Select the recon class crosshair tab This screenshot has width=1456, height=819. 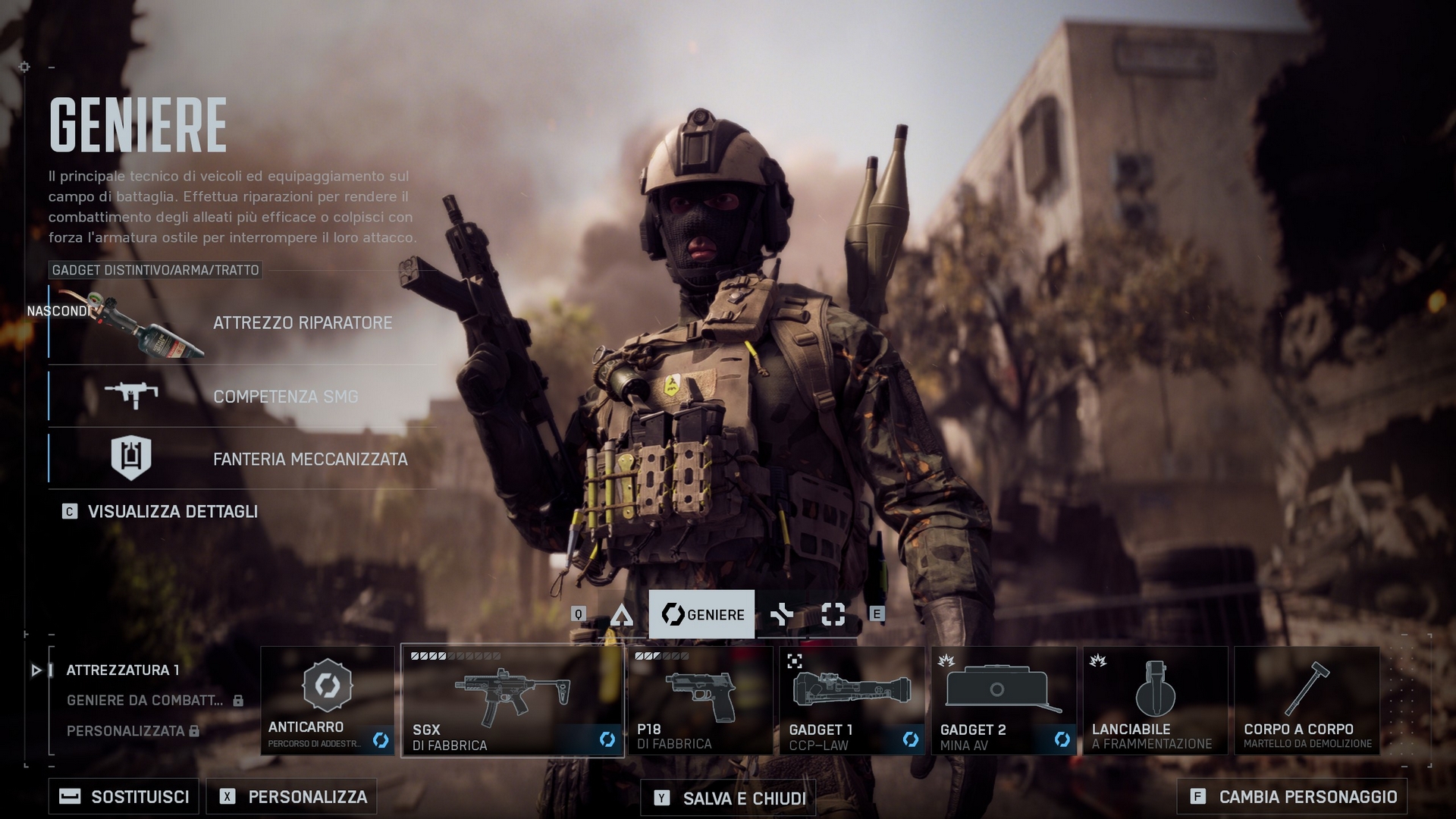pyautogui.click(x=833, y=614)
